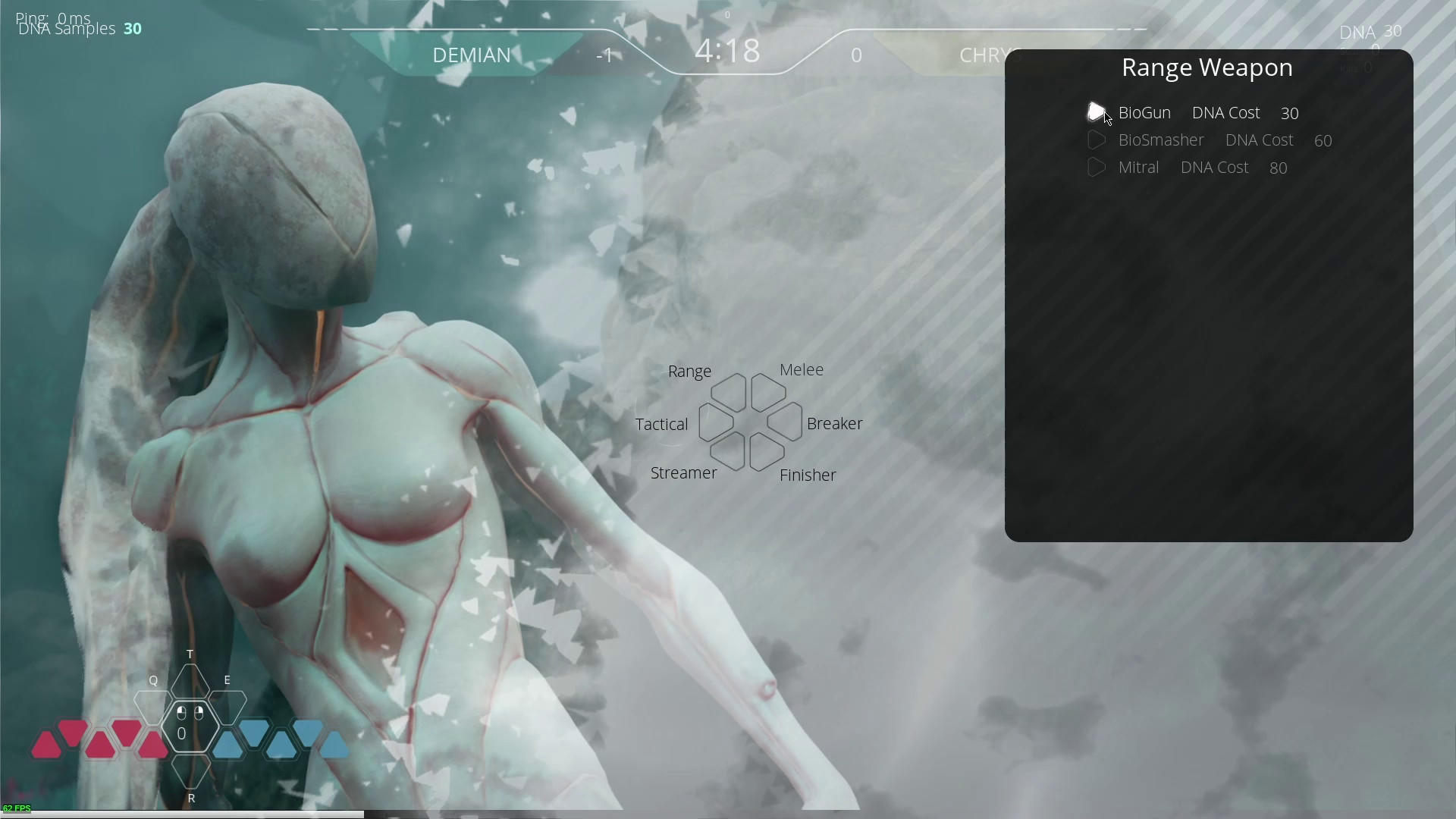1456x819 pixels.
Task: Select the Mitral weapon icon
Action: pos(1098,167)
